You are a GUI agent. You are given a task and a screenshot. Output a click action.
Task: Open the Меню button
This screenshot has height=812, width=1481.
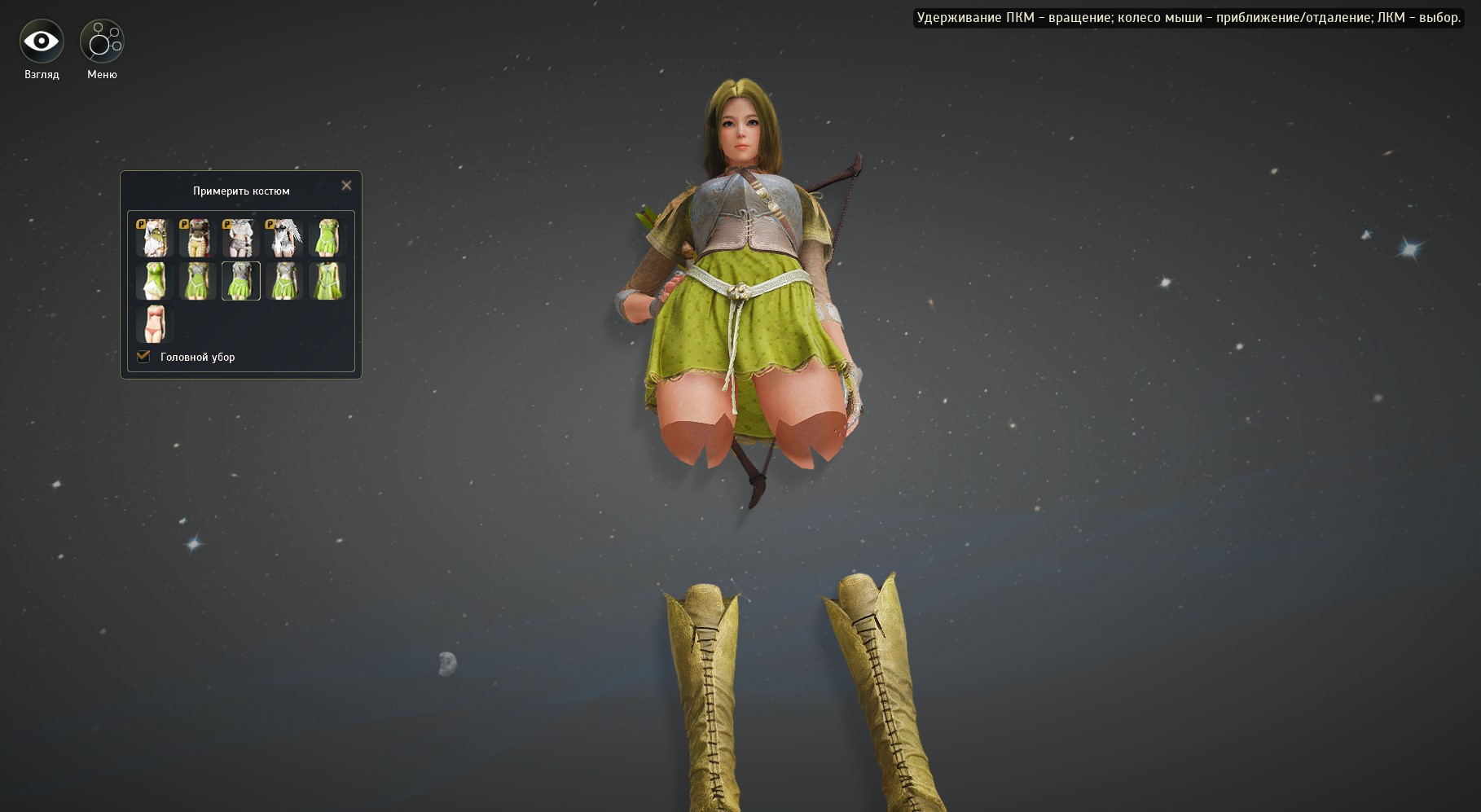[102, 42]
